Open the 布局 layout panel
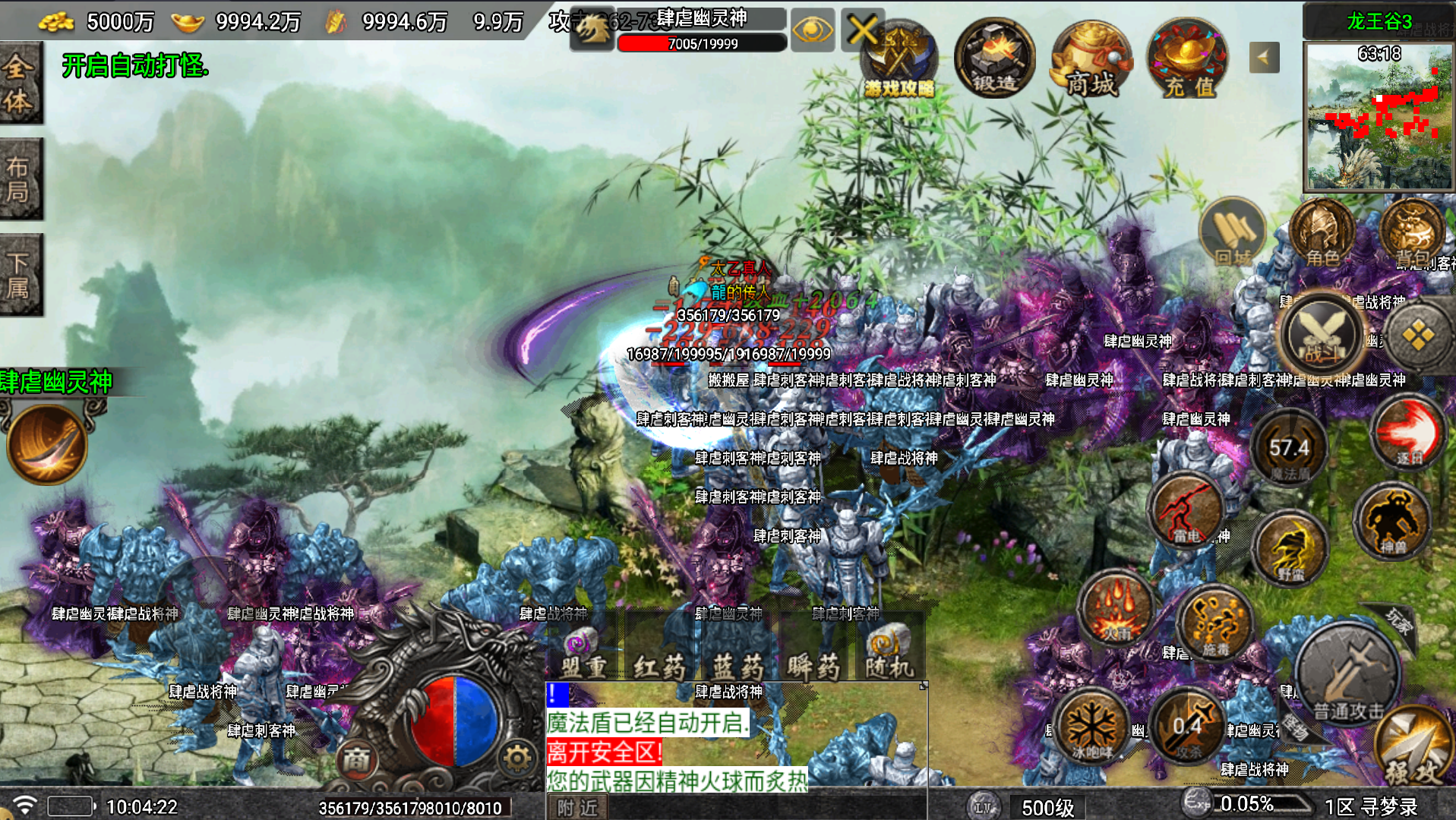Screen dimensions: 1456x820 (x=20, y=179)
